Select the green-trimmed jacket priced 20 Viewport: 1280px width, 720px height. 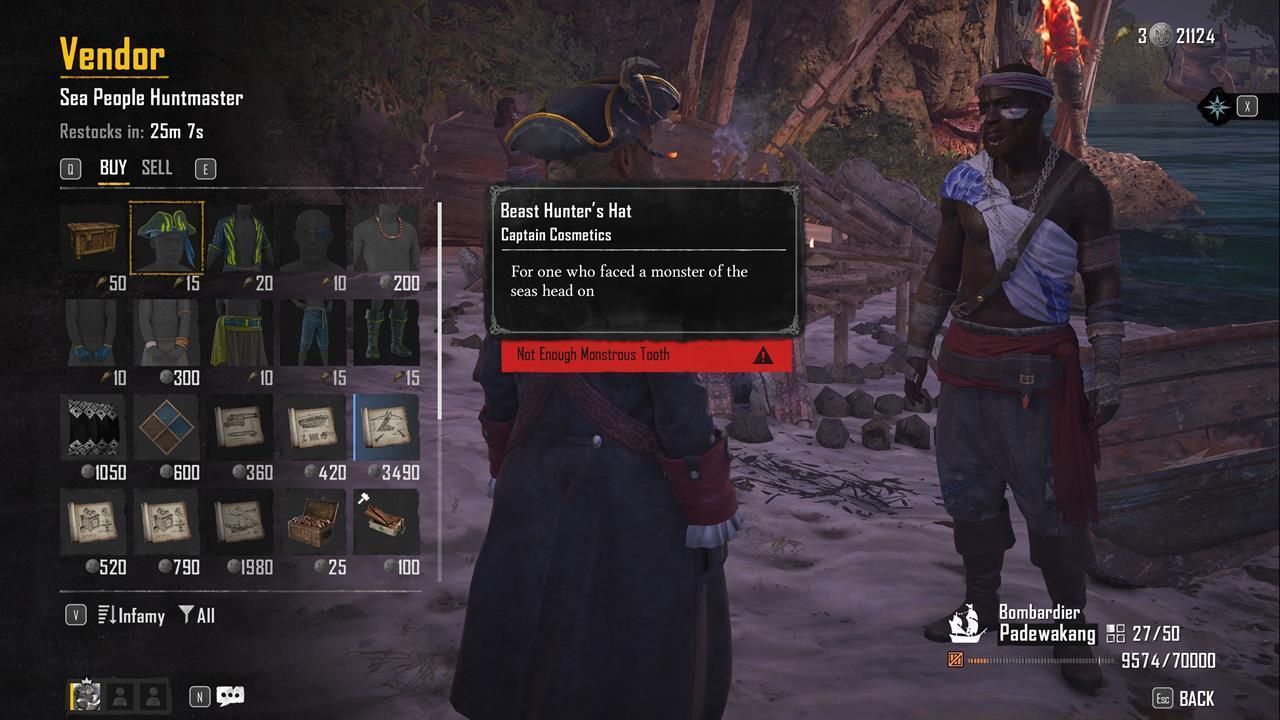coord(239,237)
